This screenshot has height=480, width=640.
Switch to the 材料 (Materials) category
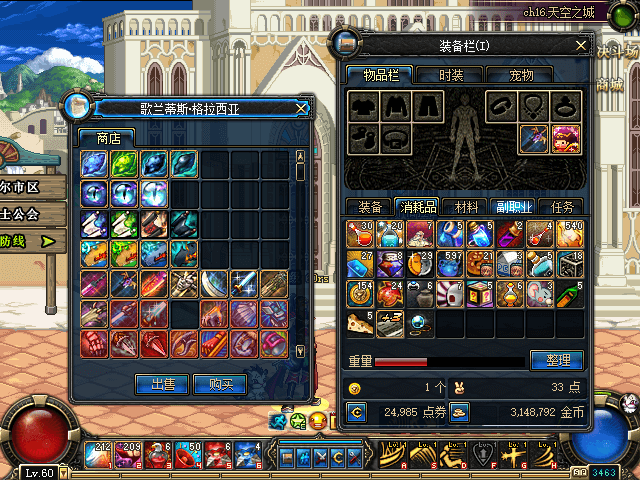(466, 207)
